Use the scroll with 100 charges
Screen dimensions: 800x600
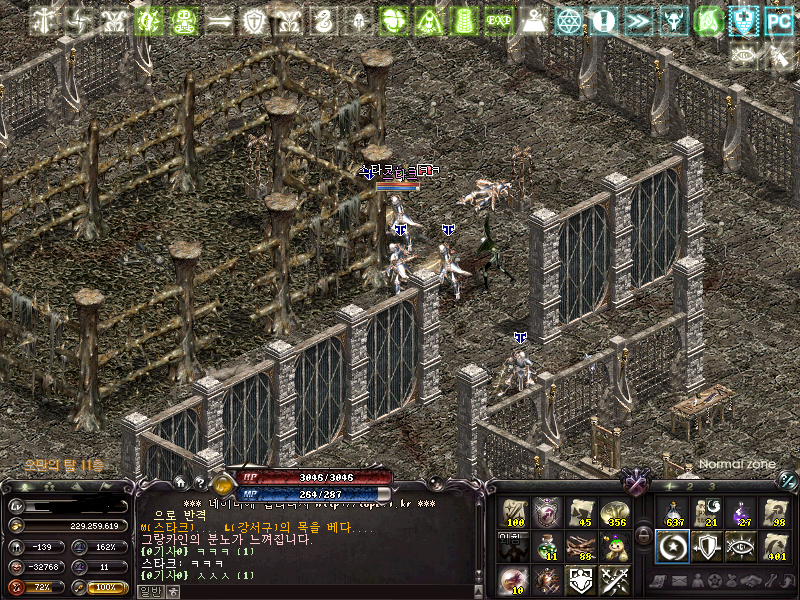pyautogui.click(x=515, y=513)
